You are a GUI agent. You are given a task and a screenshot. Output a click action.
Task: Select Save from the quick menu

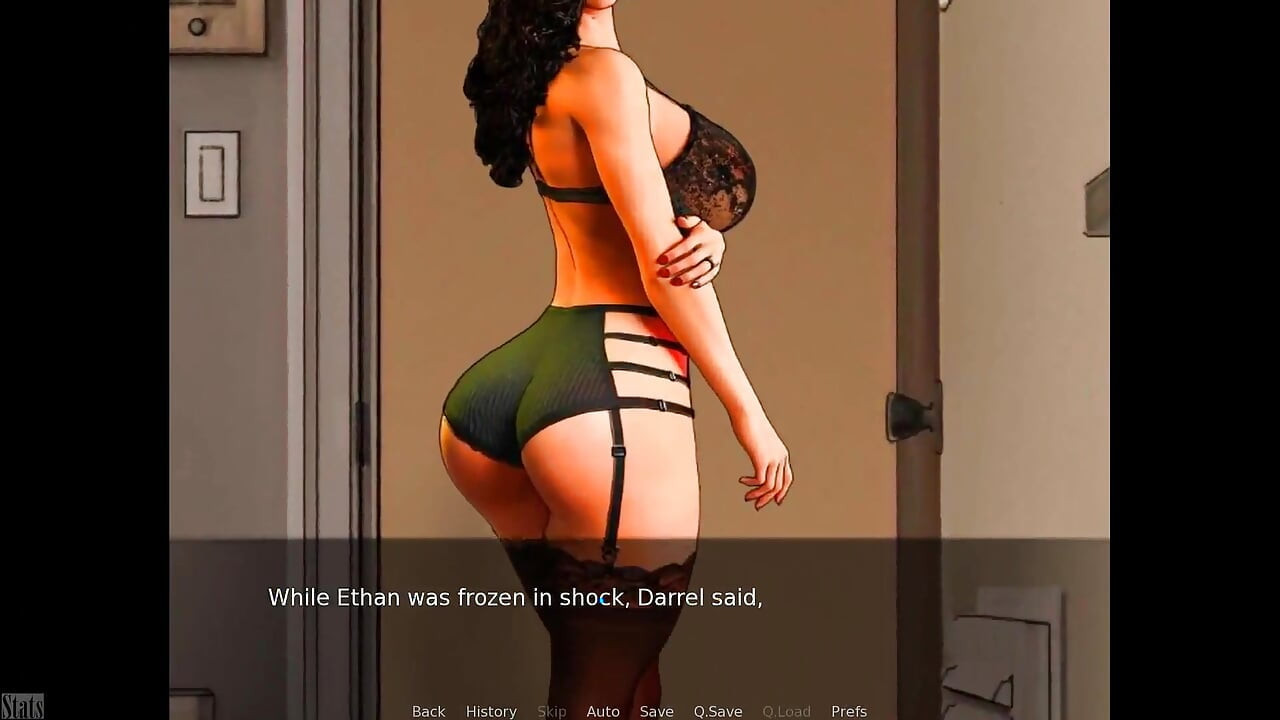point(656,710)
